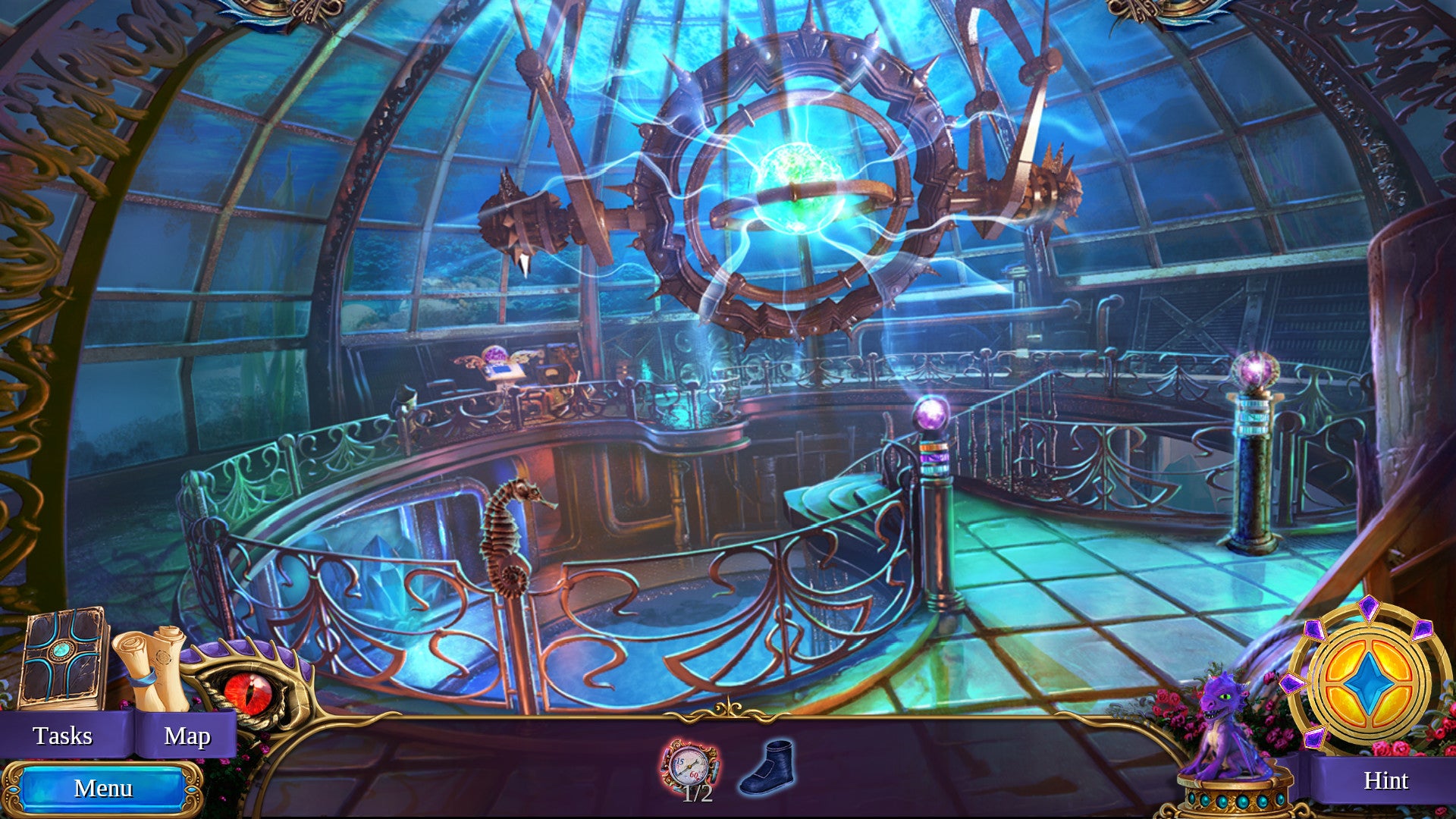This screenshot has height=819, width=1456.
Task: Select the compass item in inventory
Action: 689,766
